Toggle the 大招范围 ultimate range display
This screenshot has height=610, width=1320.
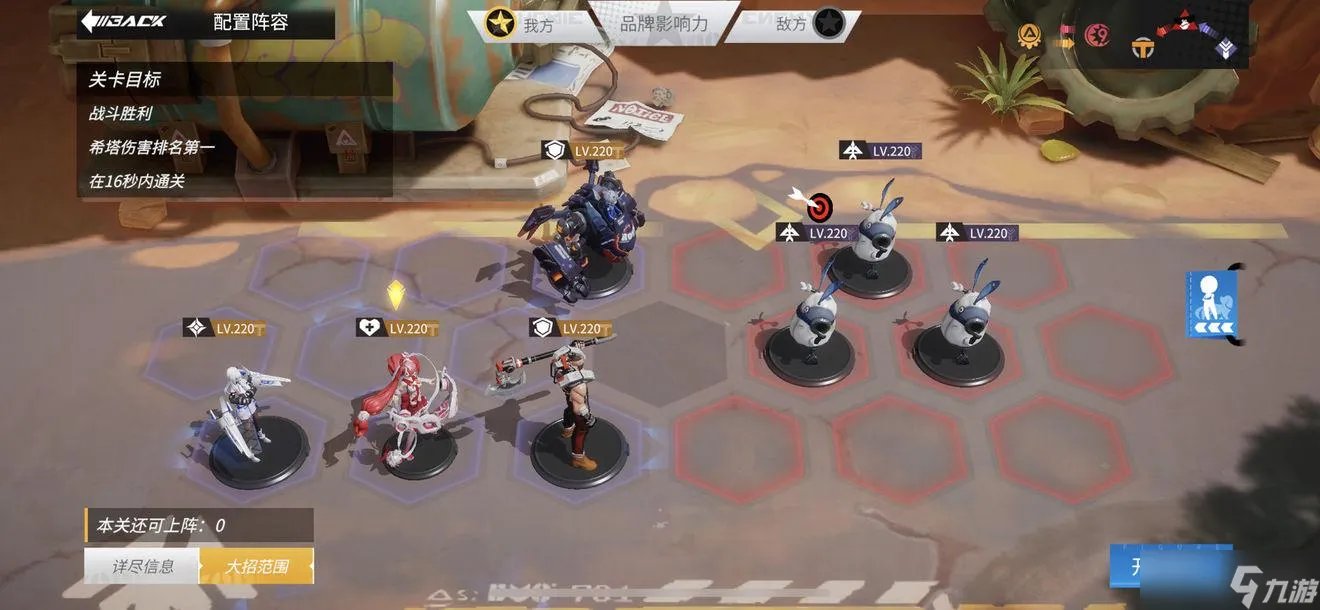coord(257,566)
